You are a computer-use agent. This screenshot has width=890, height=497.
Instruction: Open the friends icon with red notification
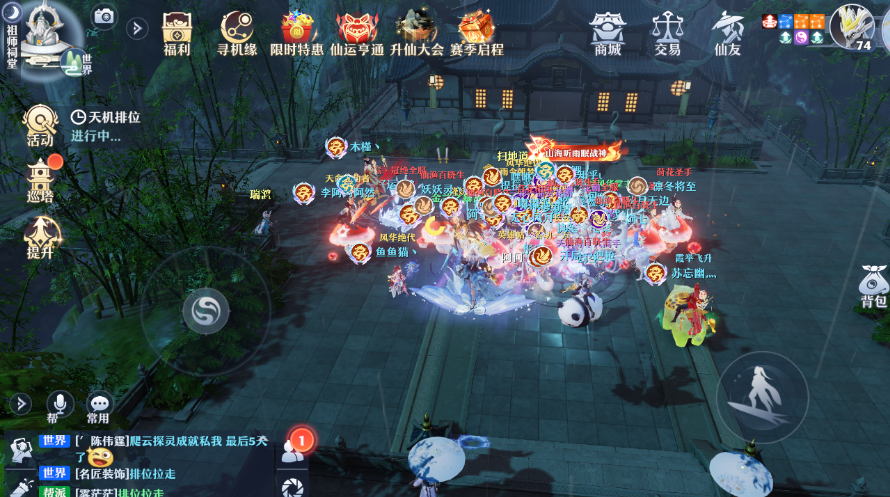pos(292,448)
